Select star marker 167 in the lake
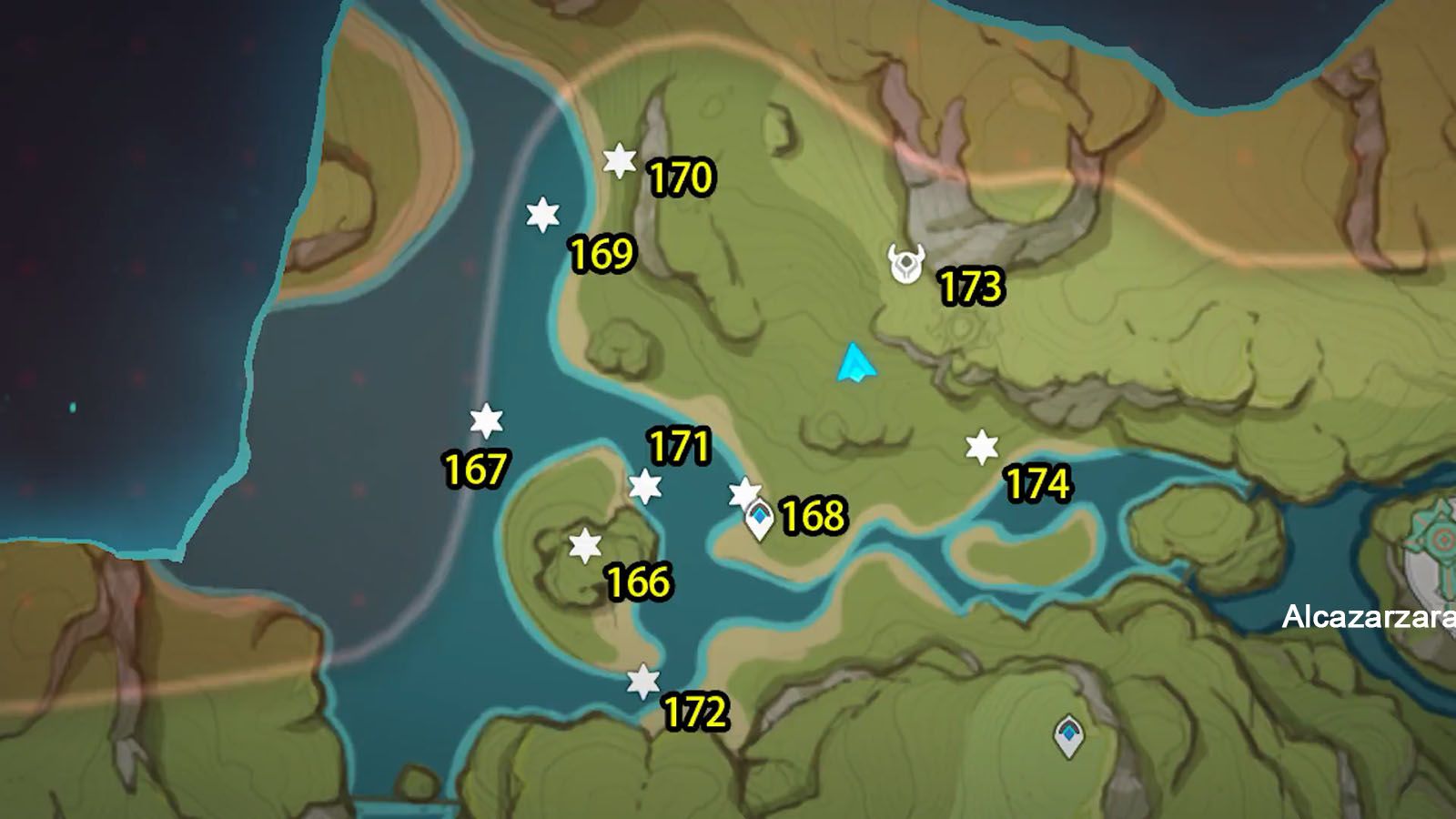This screenshot has height=819, width=1456. (487, 420)
